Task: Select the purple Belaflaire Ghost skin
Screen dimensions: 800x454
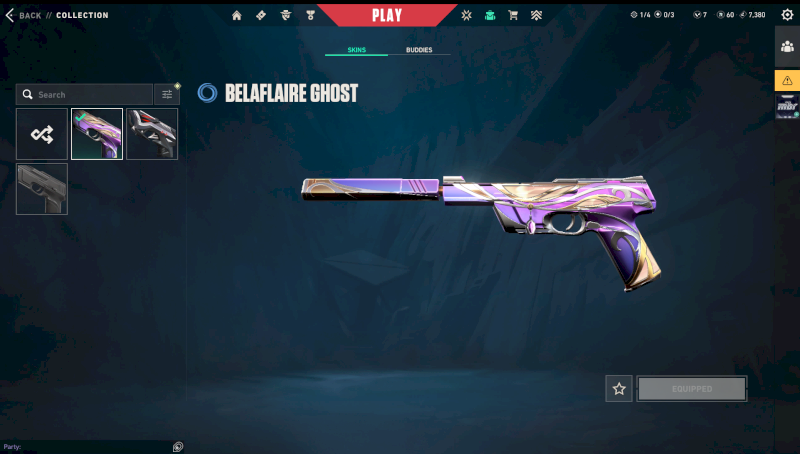Action: pyautogui.click(x=97, y=134)
